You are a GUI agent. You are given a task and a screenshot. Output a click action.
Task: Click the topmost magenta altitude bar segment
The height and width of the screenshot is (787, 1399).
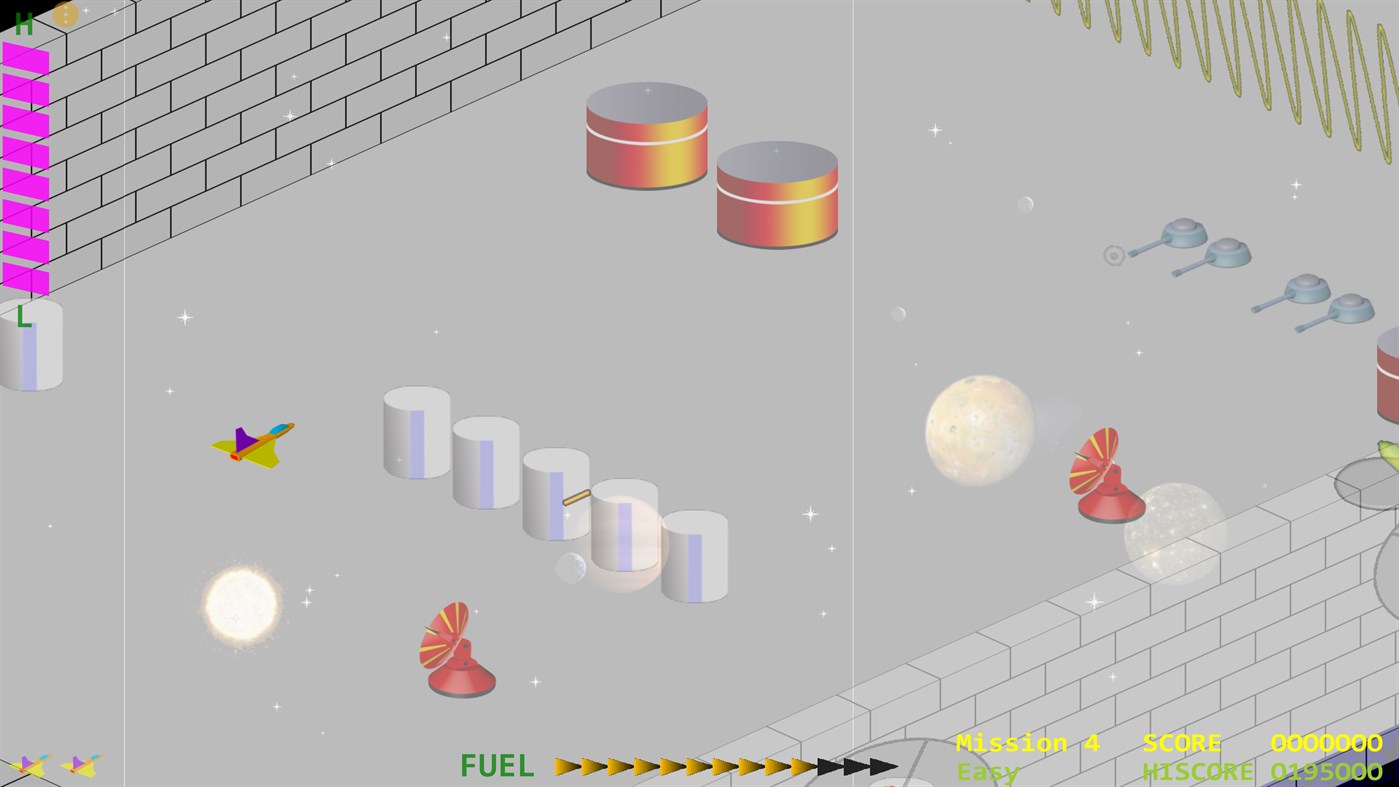[x=24, y=55]
